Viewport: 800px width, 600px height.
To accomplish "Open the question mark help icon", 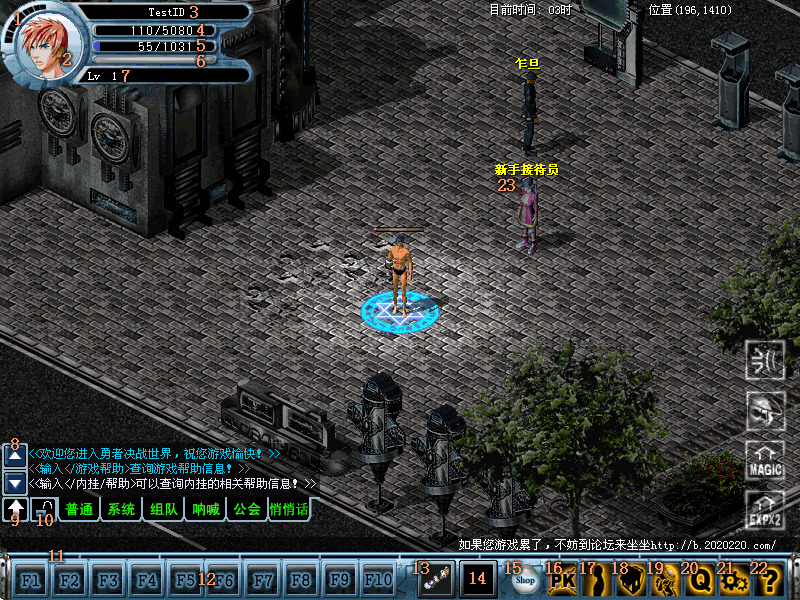I will tap(769, 580).
